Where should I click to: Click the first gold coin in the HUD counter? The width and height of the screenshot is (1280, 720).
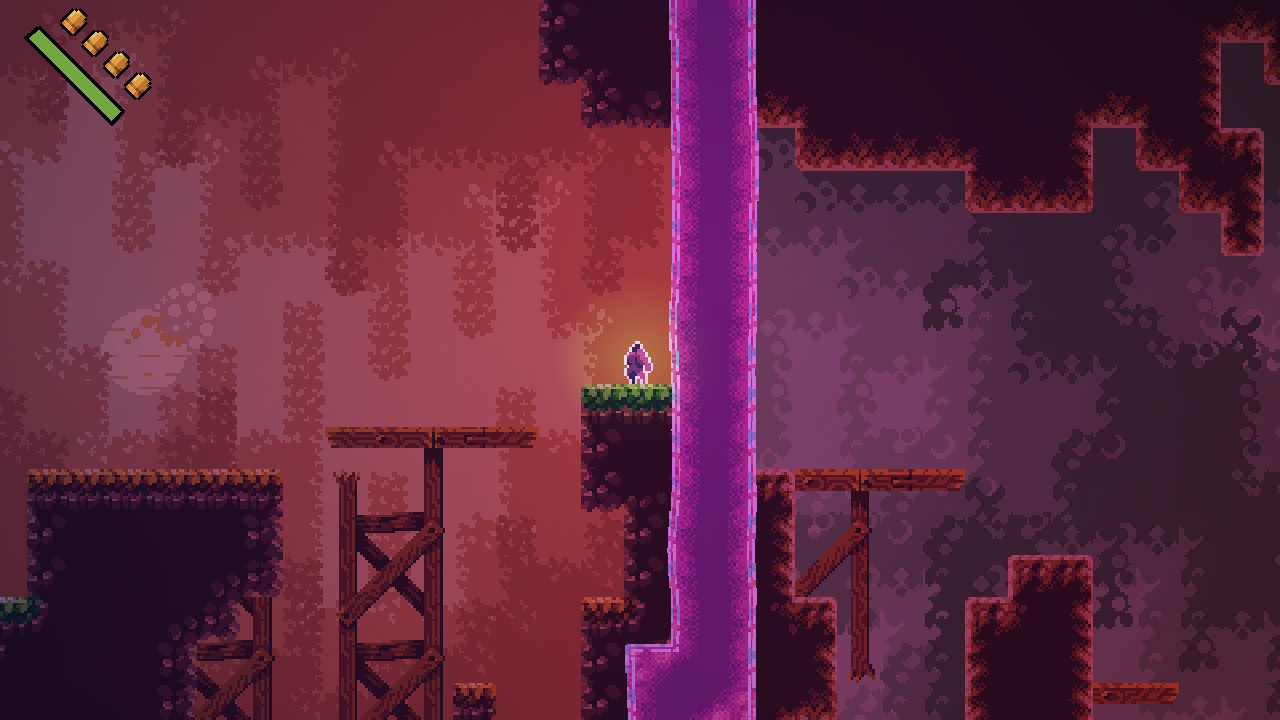click(73, 21)
